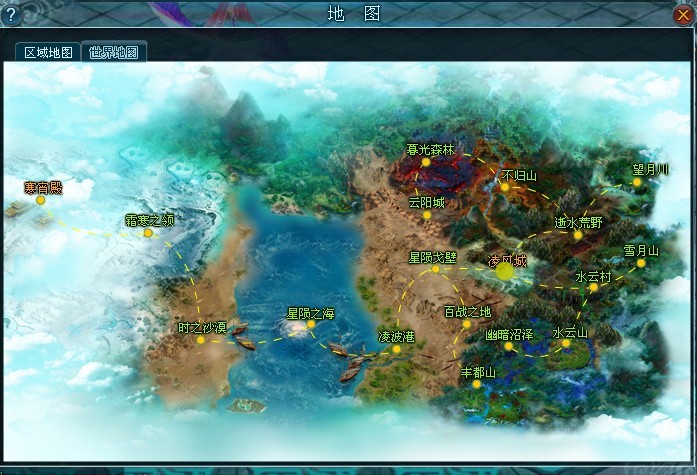Choose the 霜寒之颂 location marker

(x=148, y=233)
